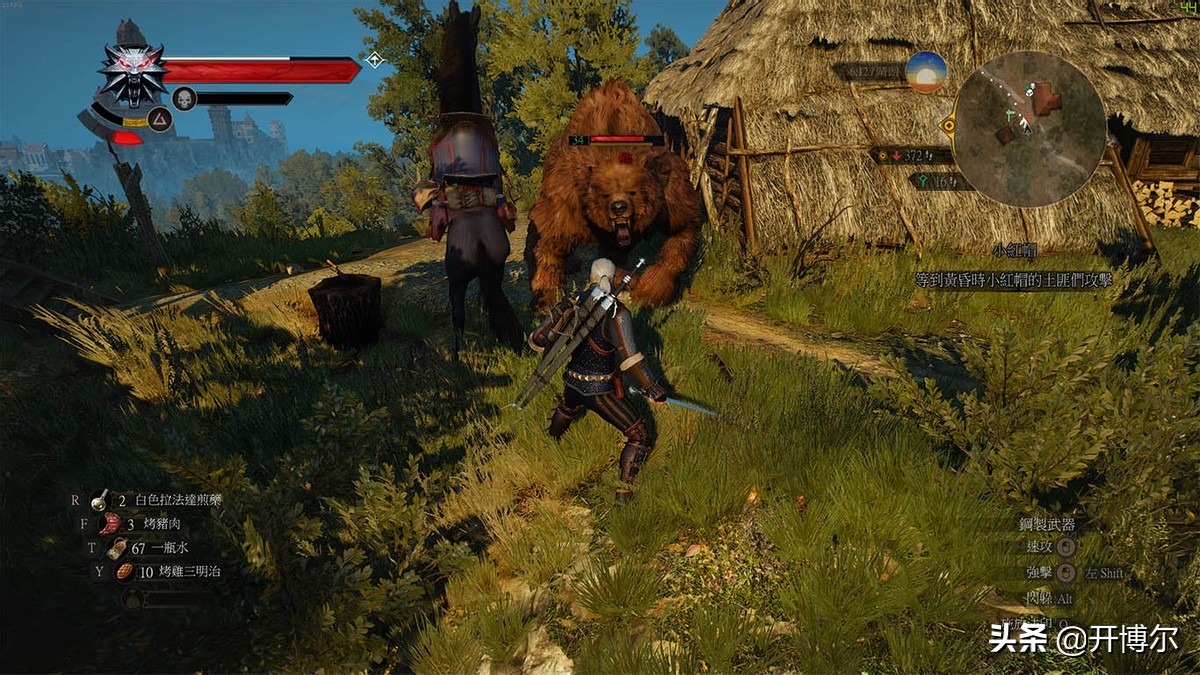
Task: Select the grilled chicken sandwich slot
Action: (160, 572)
